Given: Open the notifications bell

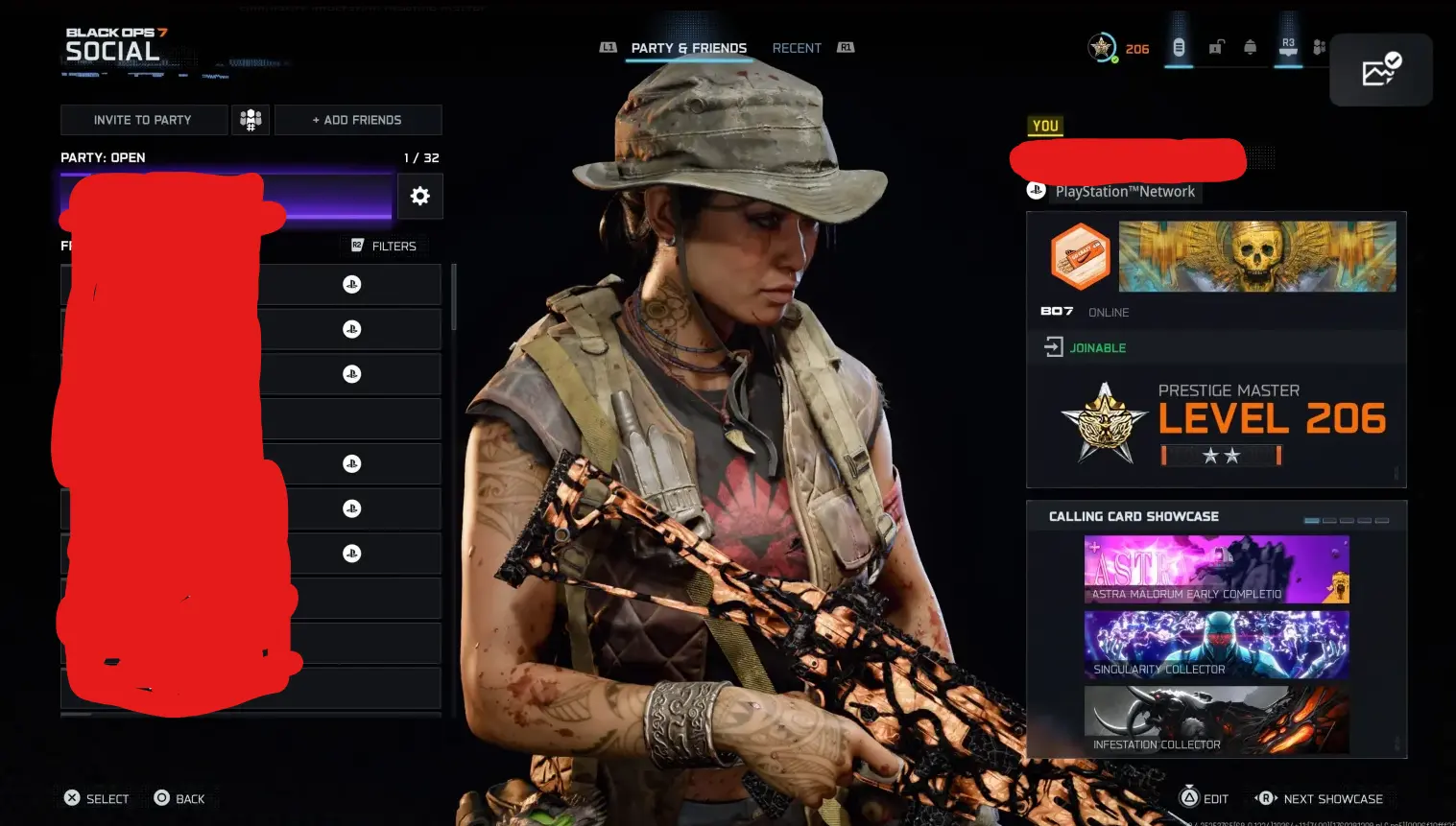Looking at the screenshot, I should pyautogui.click(x=1250, y=45).
